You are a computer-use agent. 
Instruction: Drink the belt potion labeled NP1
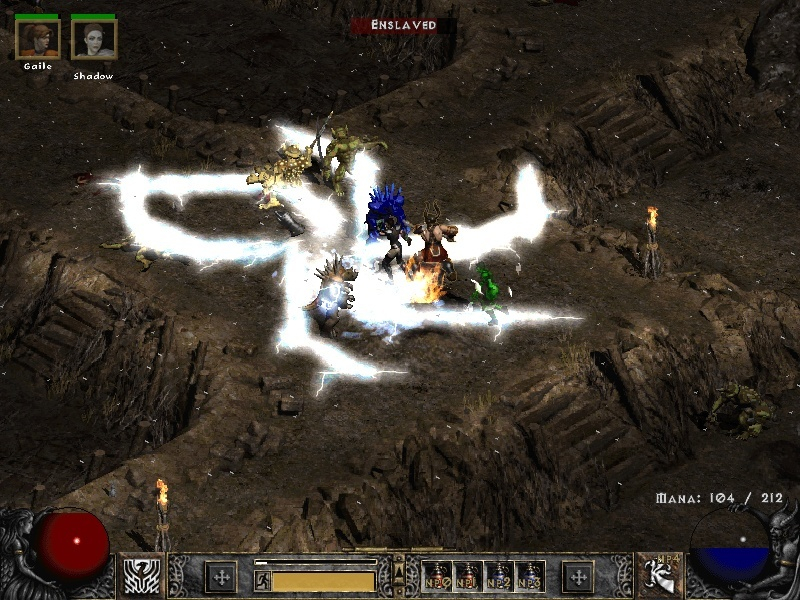tap(468, 577)
